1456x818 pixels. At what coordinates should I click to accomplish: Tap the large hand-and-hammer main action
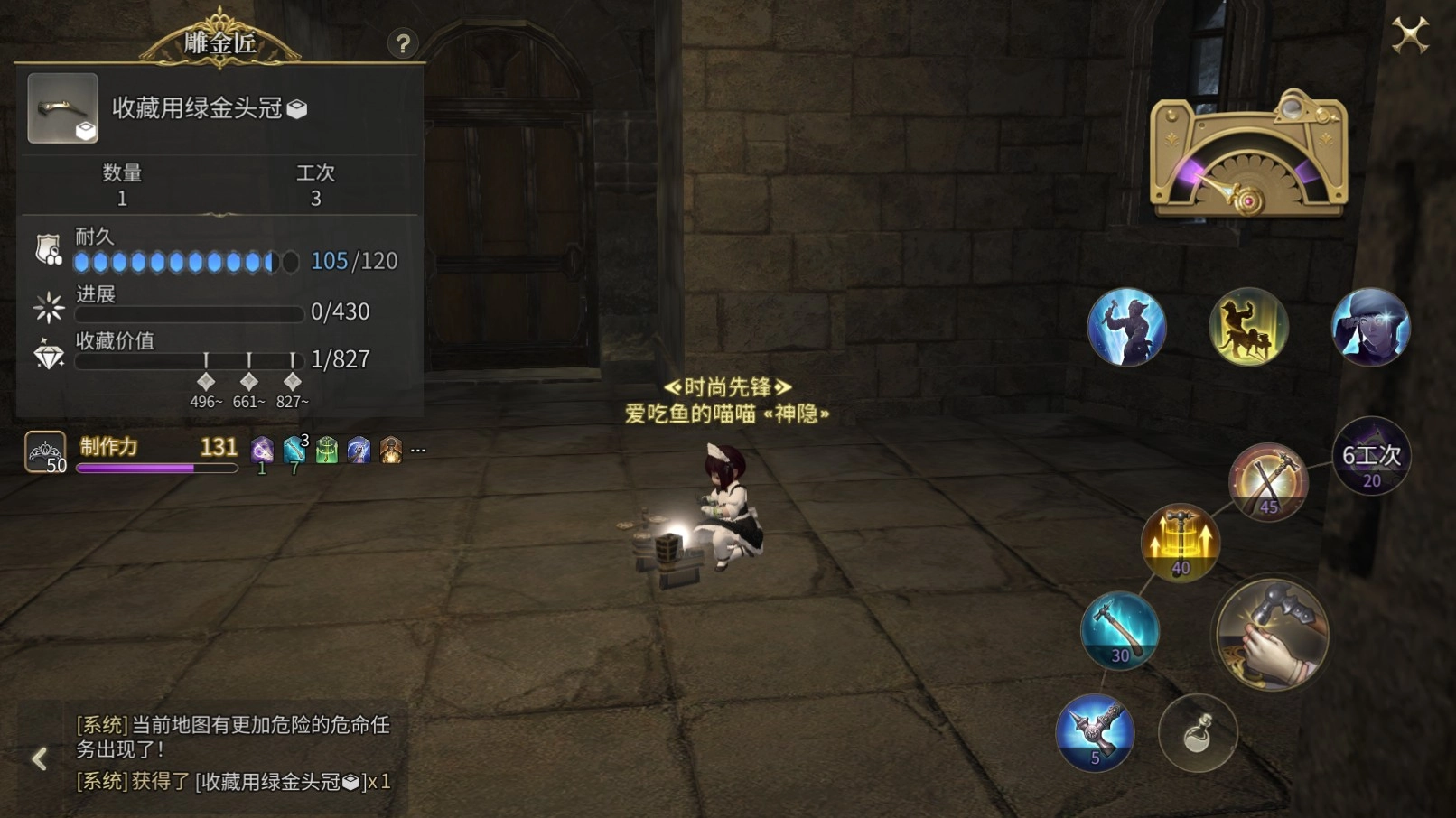pos(1271,635)
